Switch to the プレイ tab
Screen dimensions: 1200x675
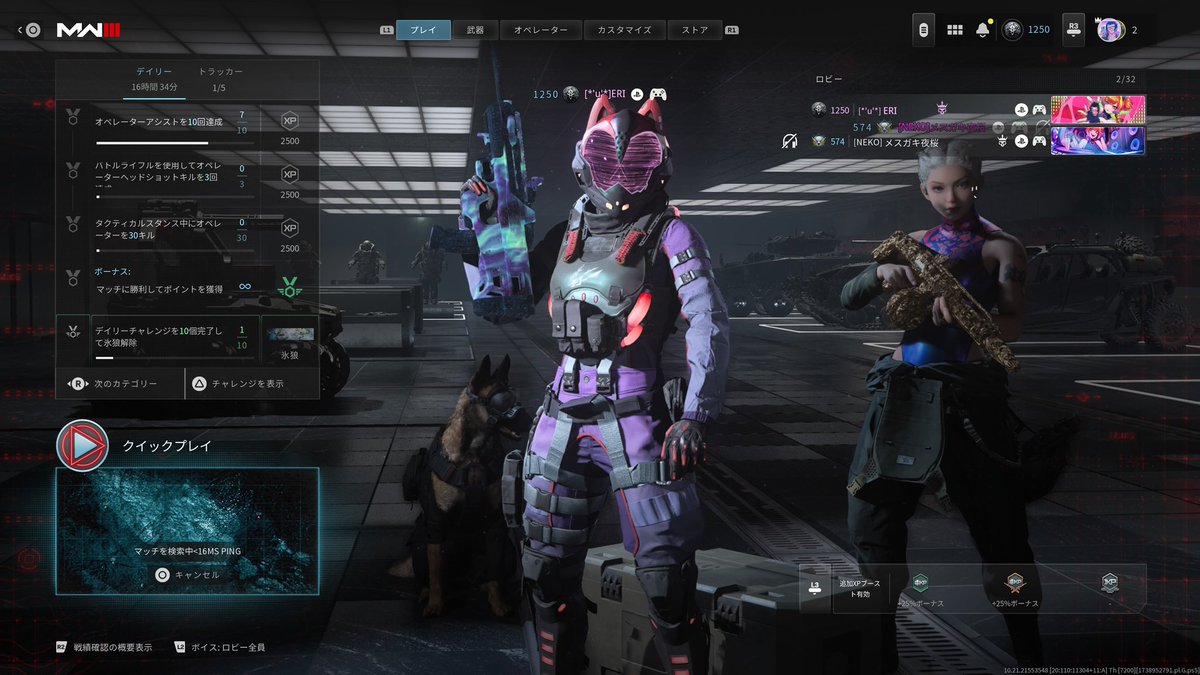[423, 30]
